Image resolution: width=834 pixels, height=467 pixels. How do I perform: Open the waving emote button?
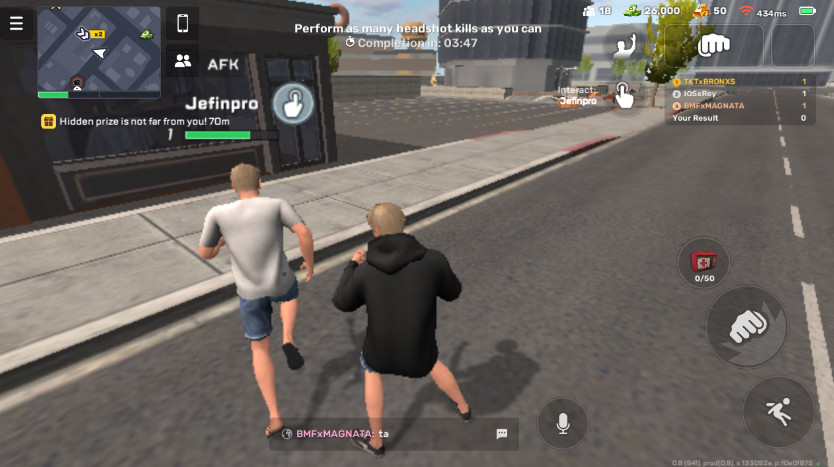click(628, 45)
